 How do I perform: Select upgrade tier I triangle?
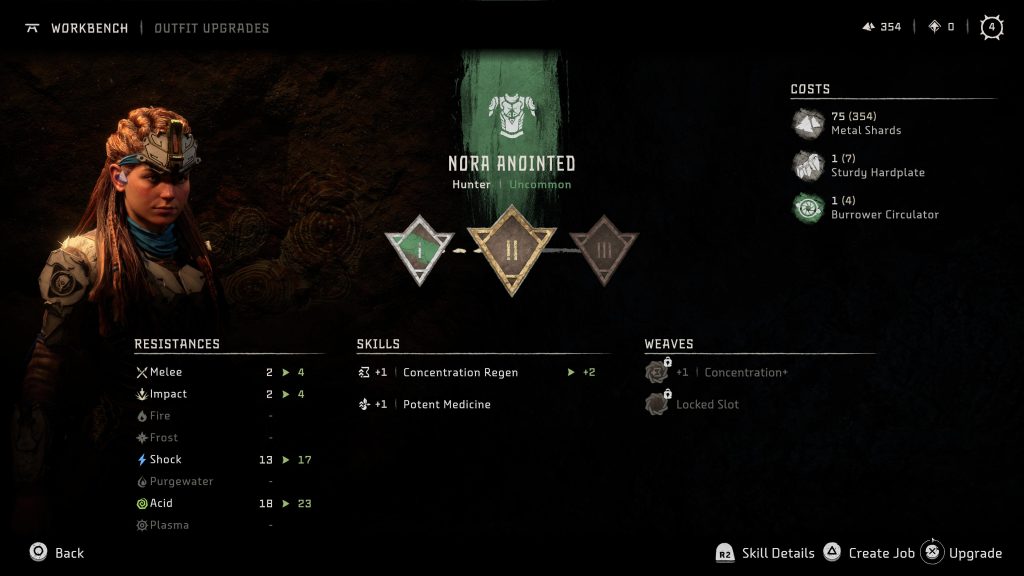pyautogui.click(x=420, y=245)
